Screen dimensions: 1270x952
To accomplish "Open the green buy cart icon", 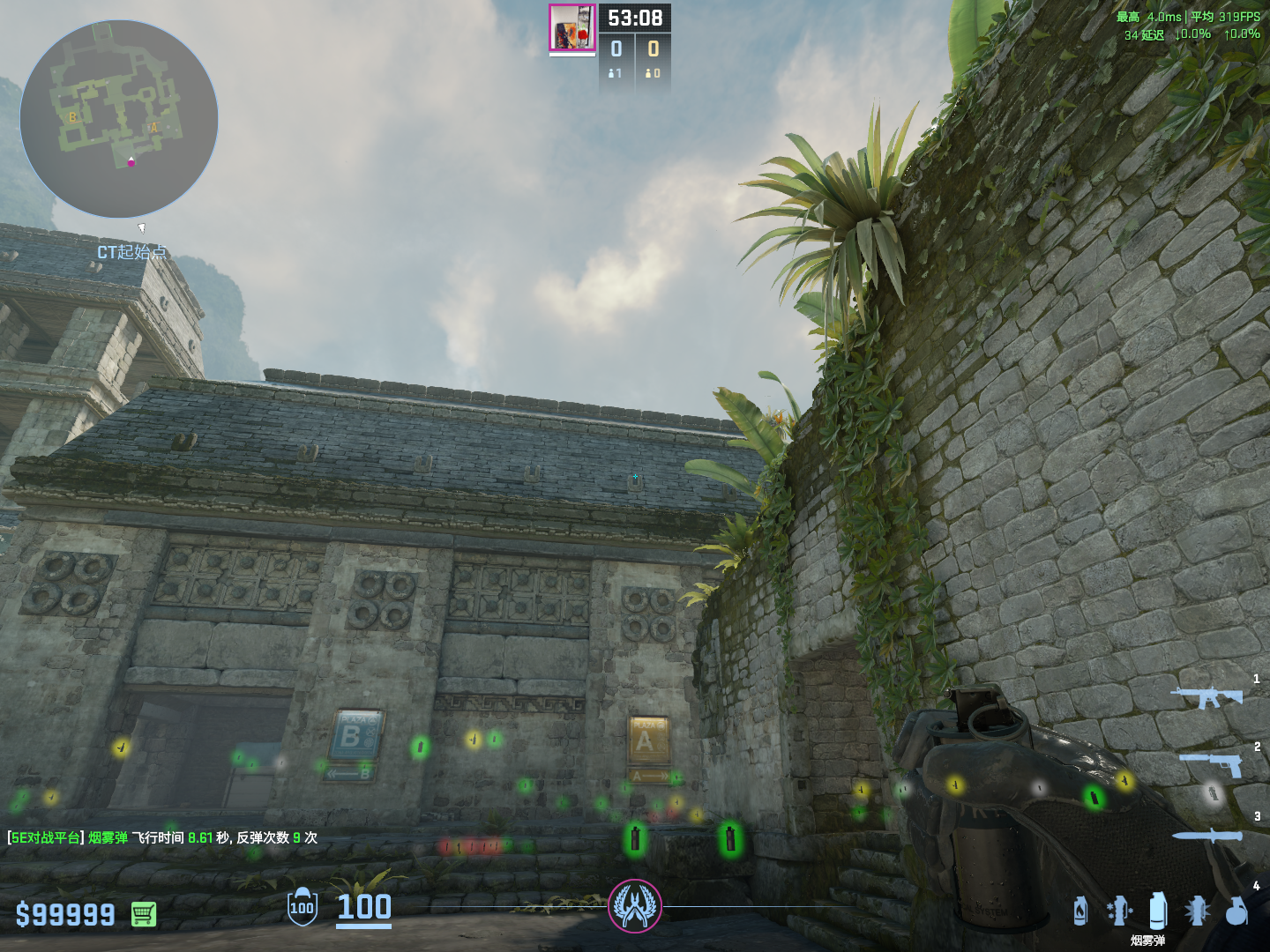I will (x=144, y=914).
